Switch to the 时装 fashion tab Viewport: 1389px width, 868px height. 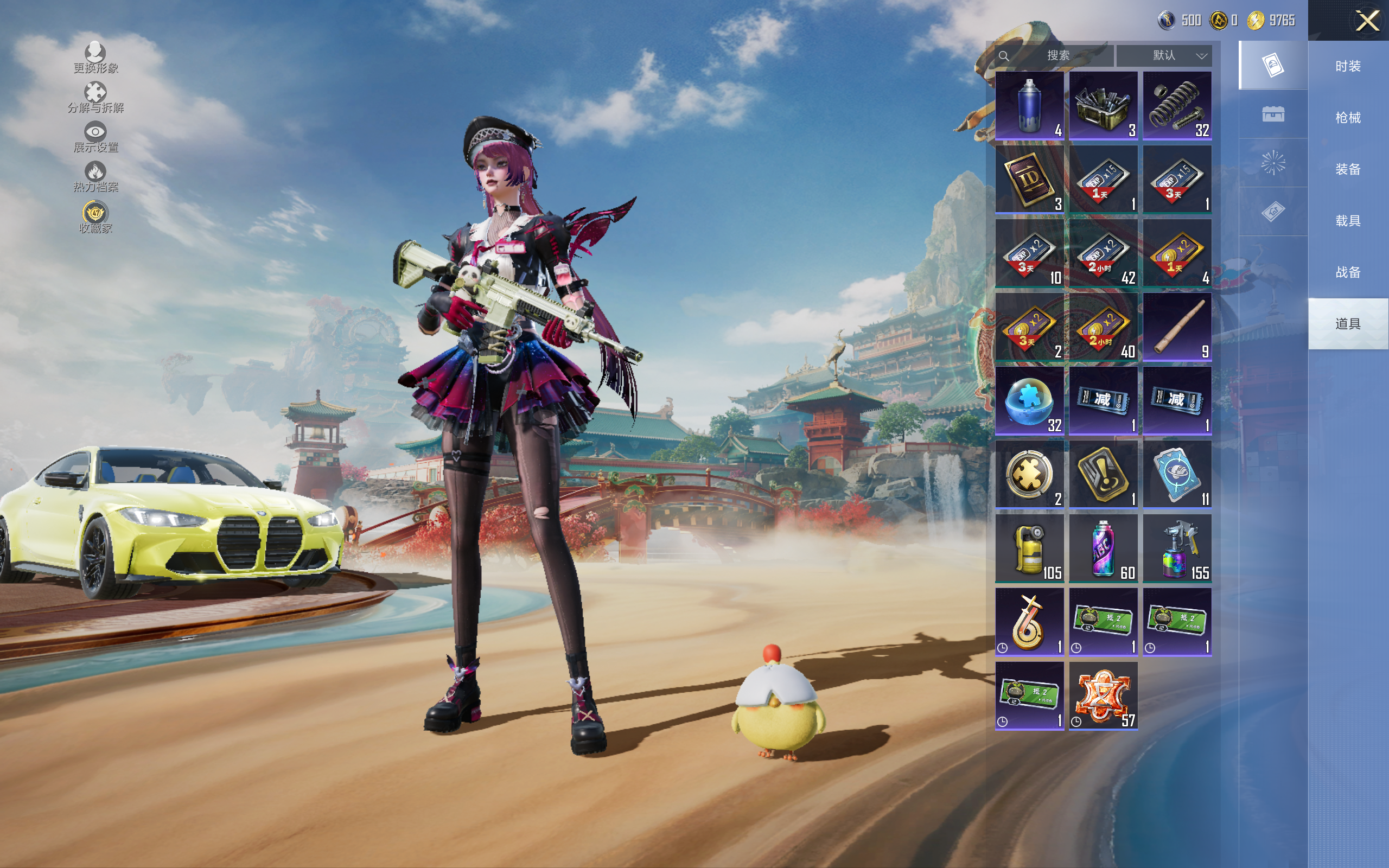click(x=1347, y=67)
